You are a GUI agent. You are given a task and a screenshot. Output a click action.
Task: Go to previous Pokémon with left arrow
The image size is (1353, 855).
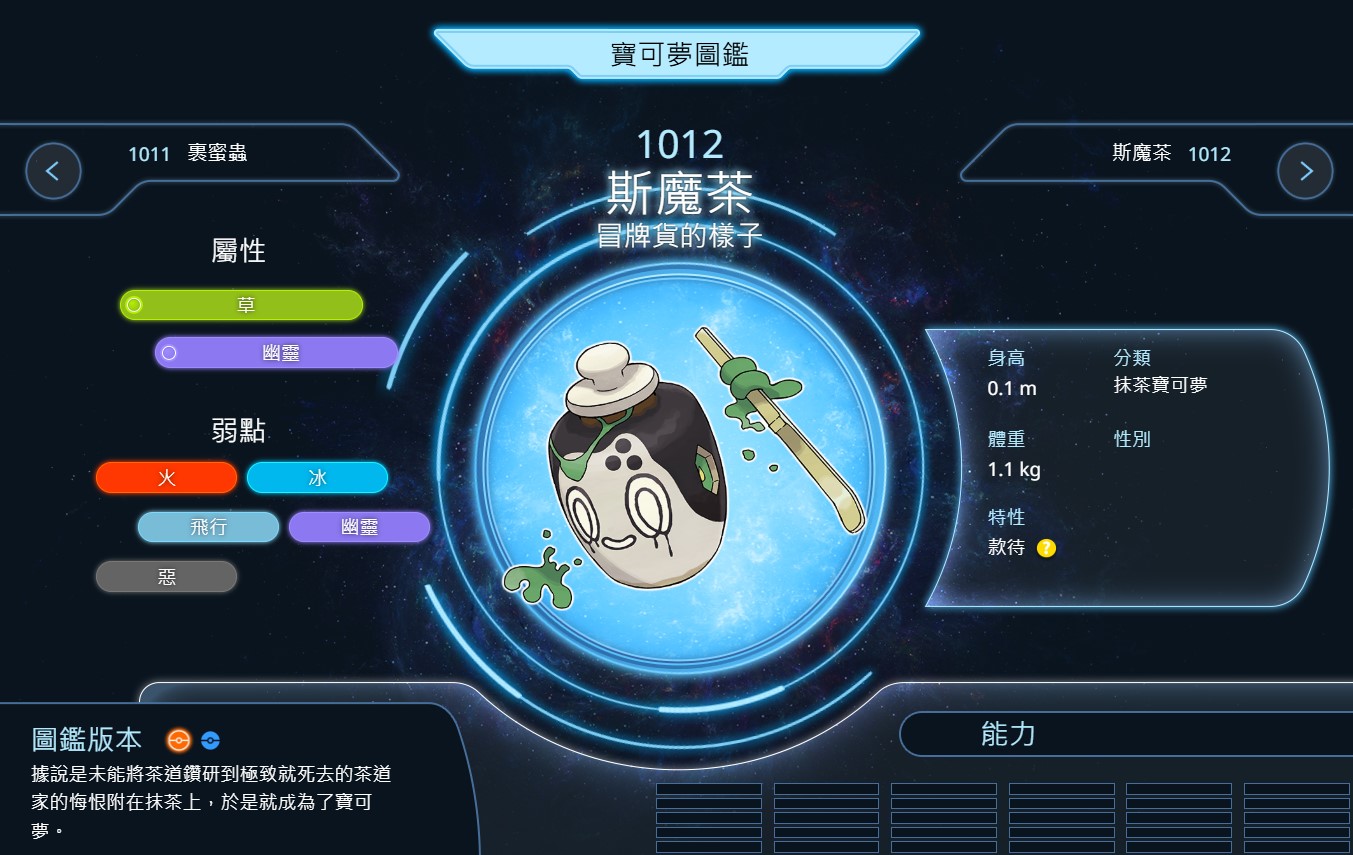point(53,171)
